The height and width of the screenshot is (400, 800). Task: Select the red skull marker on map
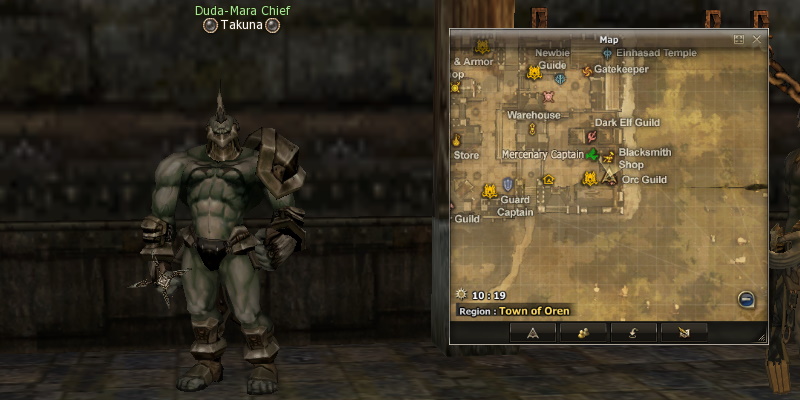coord(548,97)
